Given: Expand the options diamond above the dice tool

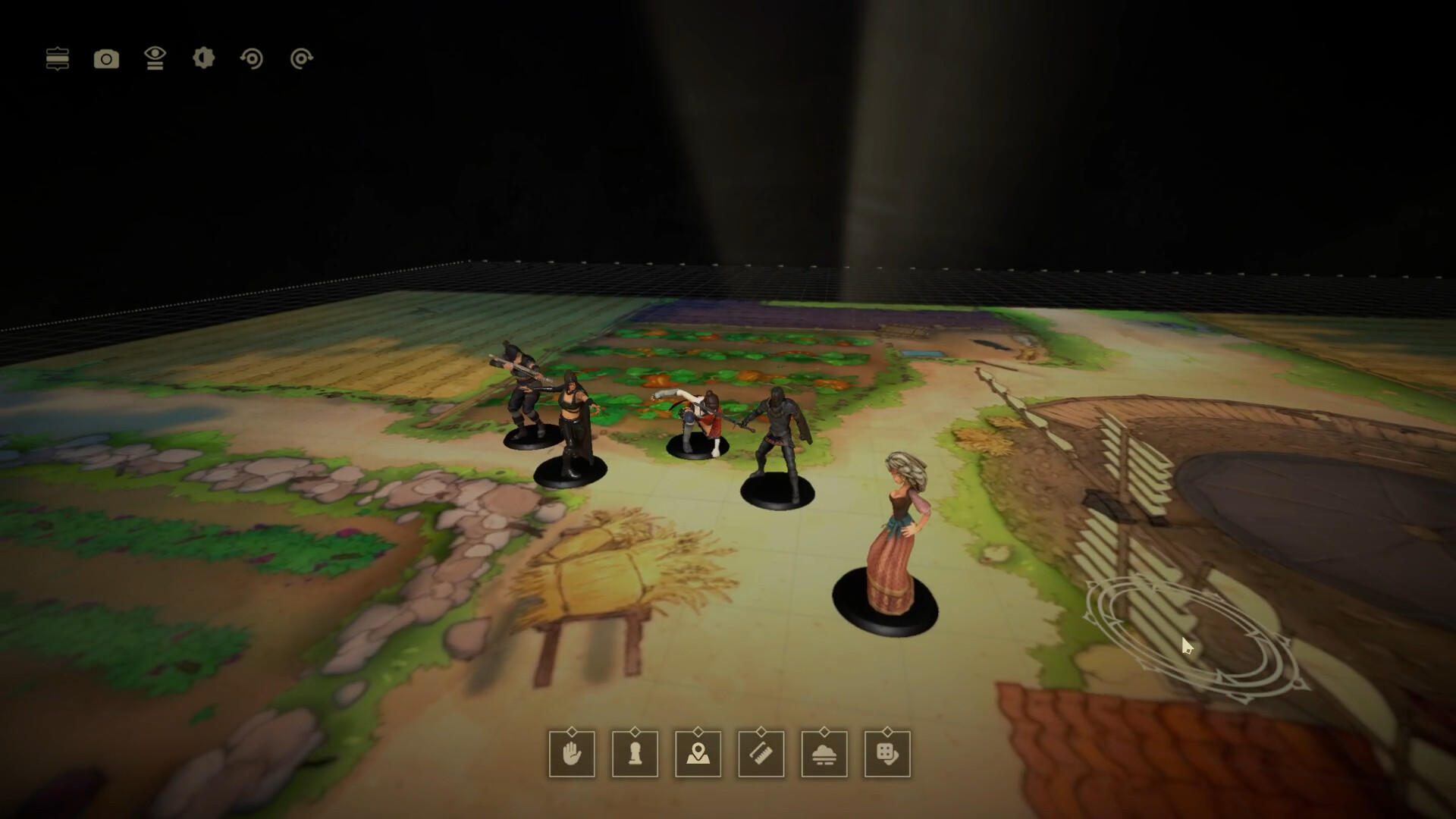Looking at the screenshot, I should [888, 733].
